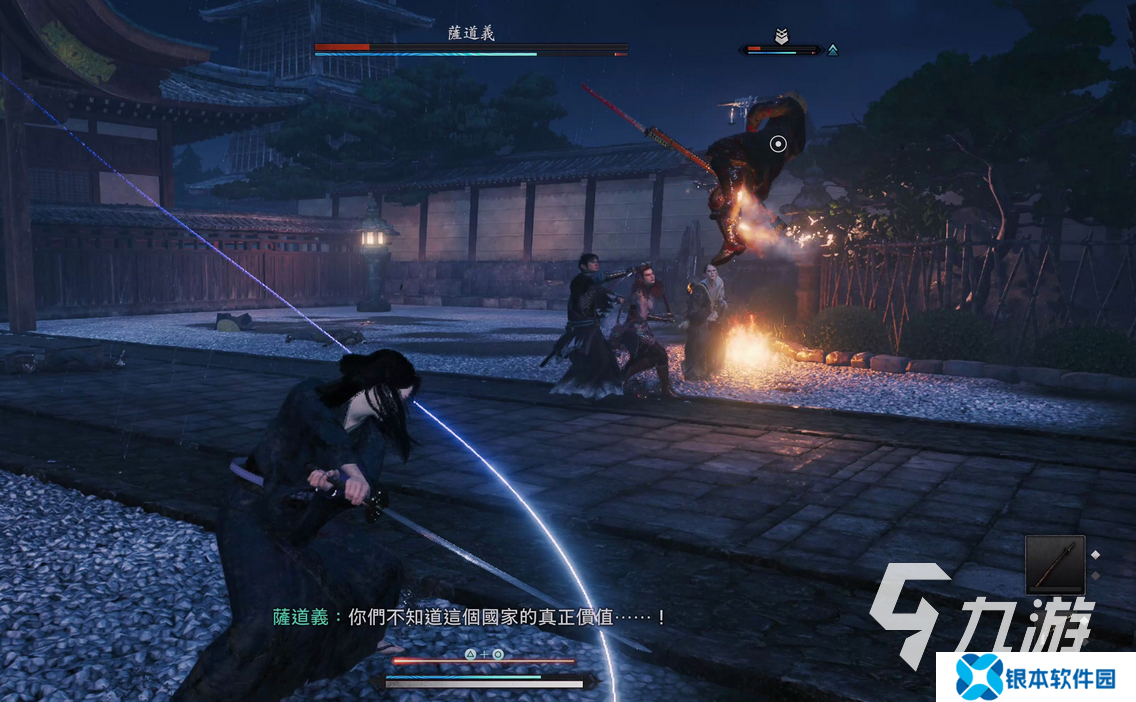Click the blue double-arrow buff icon
Viewport: 1136px width, 702px height.
832,50
